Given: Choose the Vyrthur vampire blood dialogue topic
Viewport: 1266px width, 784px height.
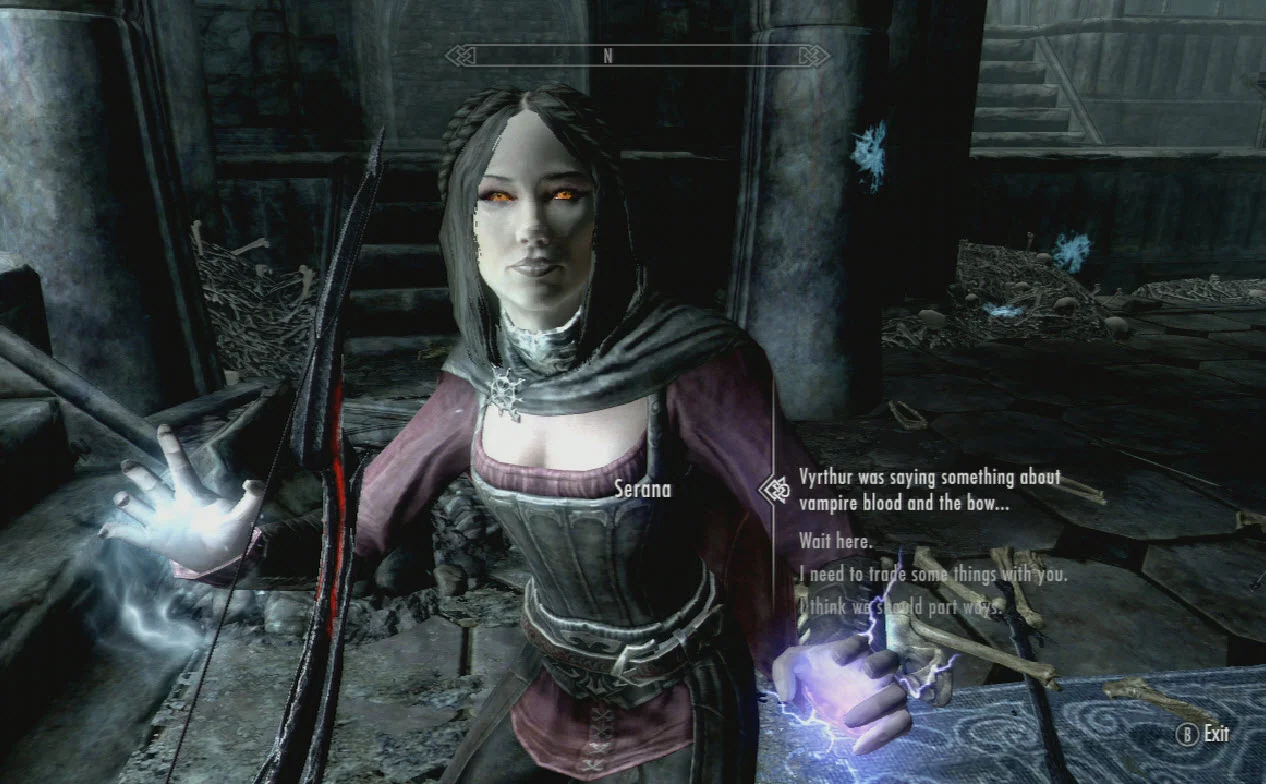Looking at the screenshot, I should [928, 490].
